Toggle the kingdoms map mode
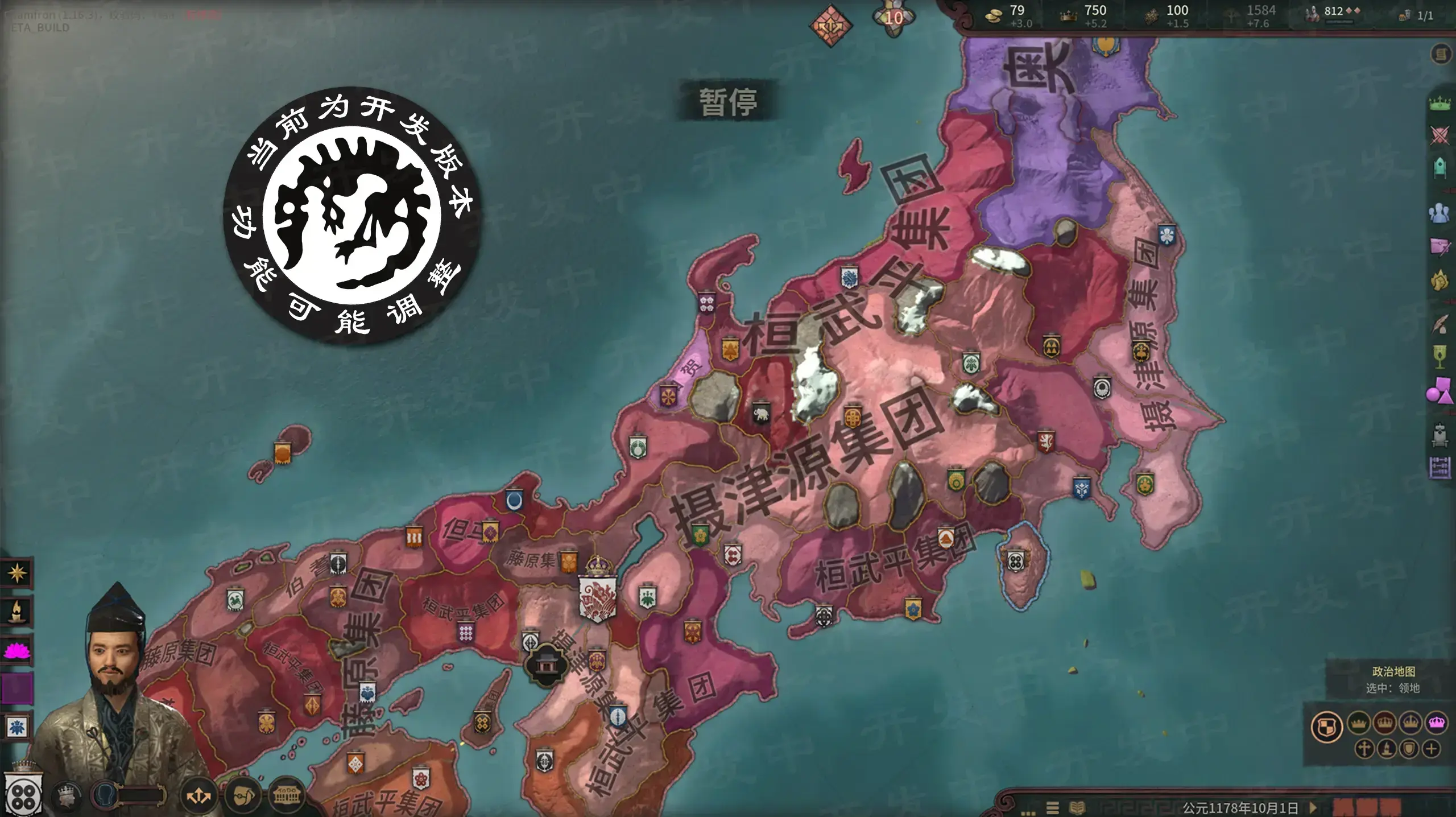This screenshot has height=817, width=1456. click(x=1384, y=724)
